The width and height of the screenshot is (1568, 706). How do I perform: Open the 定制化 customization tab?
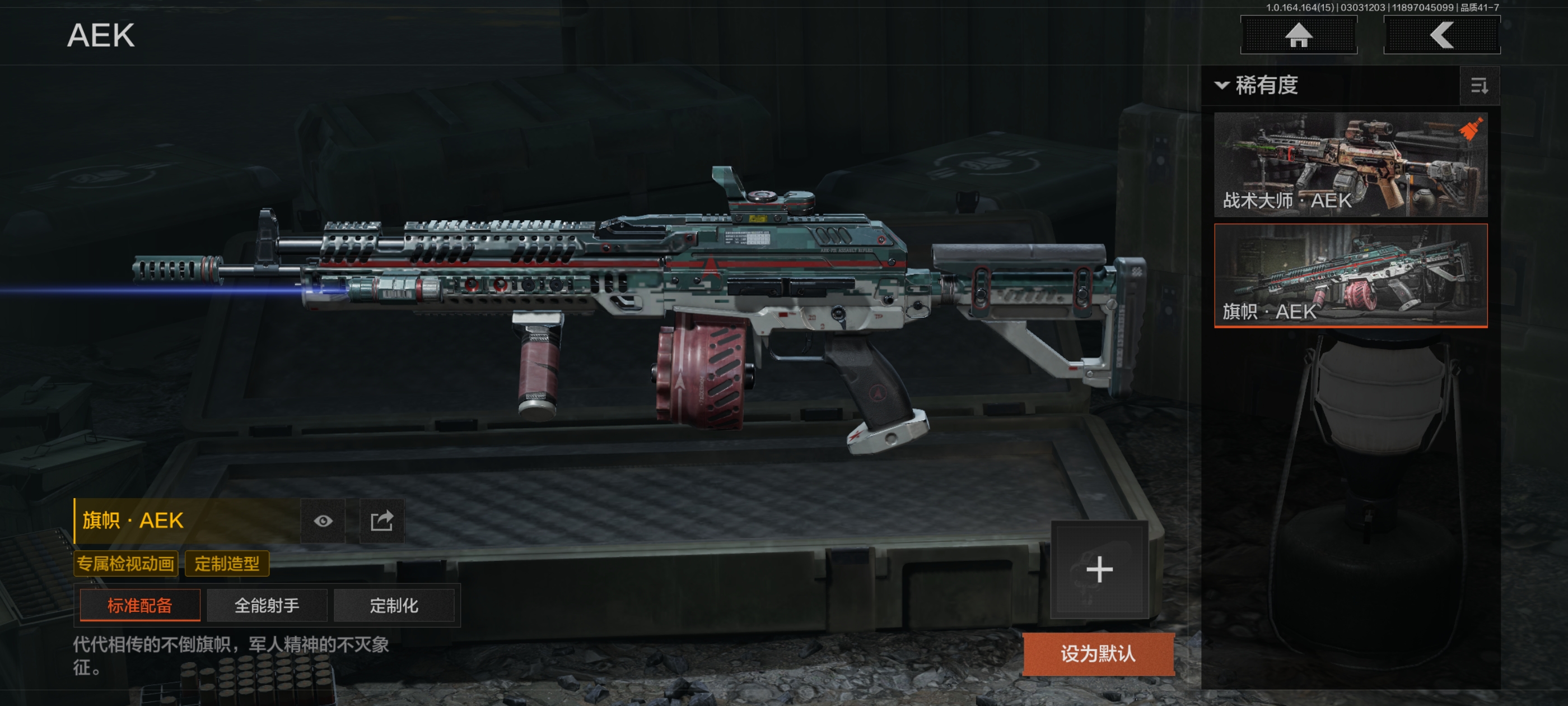pyautogui.click(x=394, y=605)
